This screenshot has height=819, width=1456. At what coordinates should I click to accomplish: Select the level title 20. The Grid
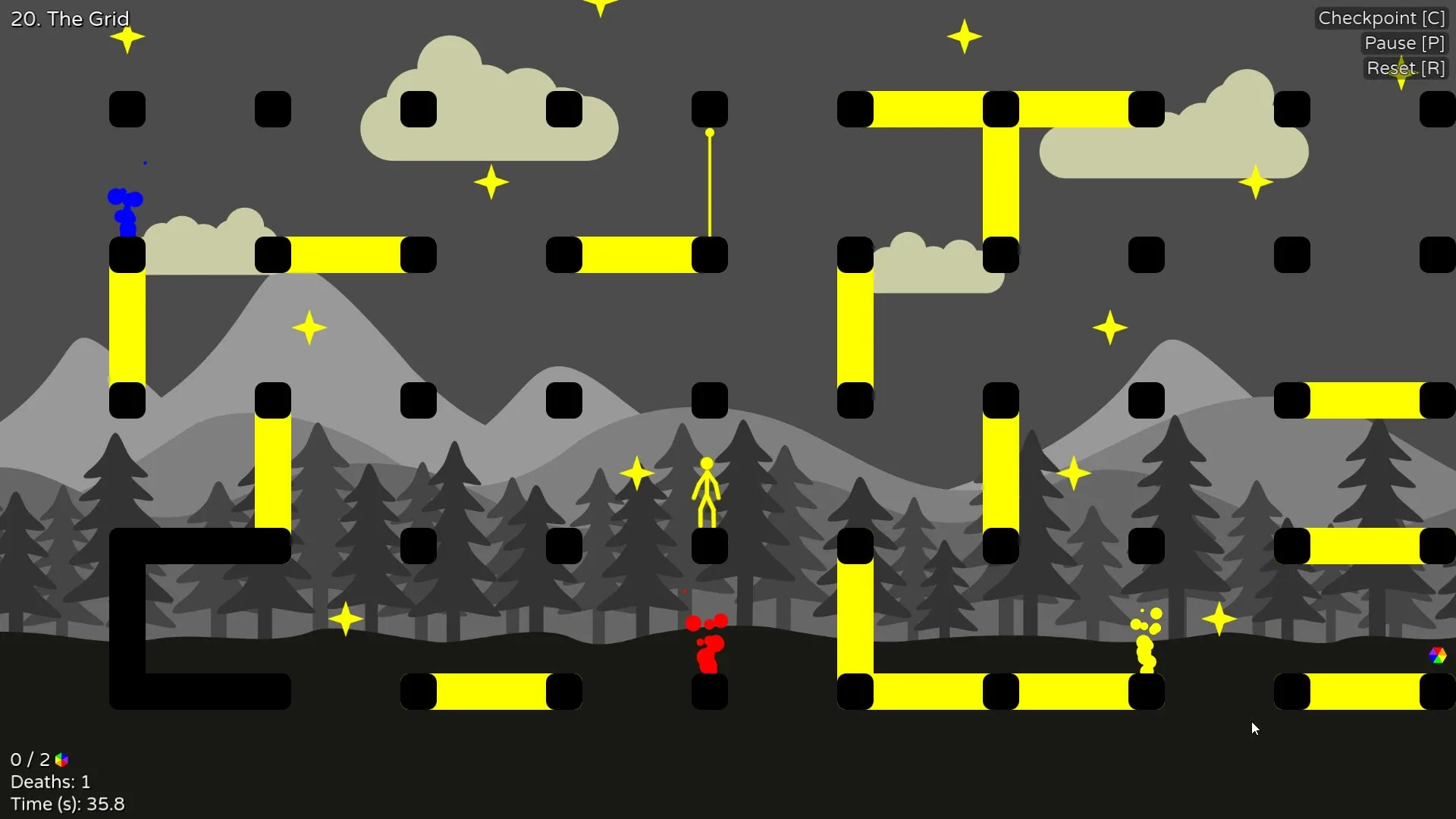pyautogui.click(x=69, y=18)
